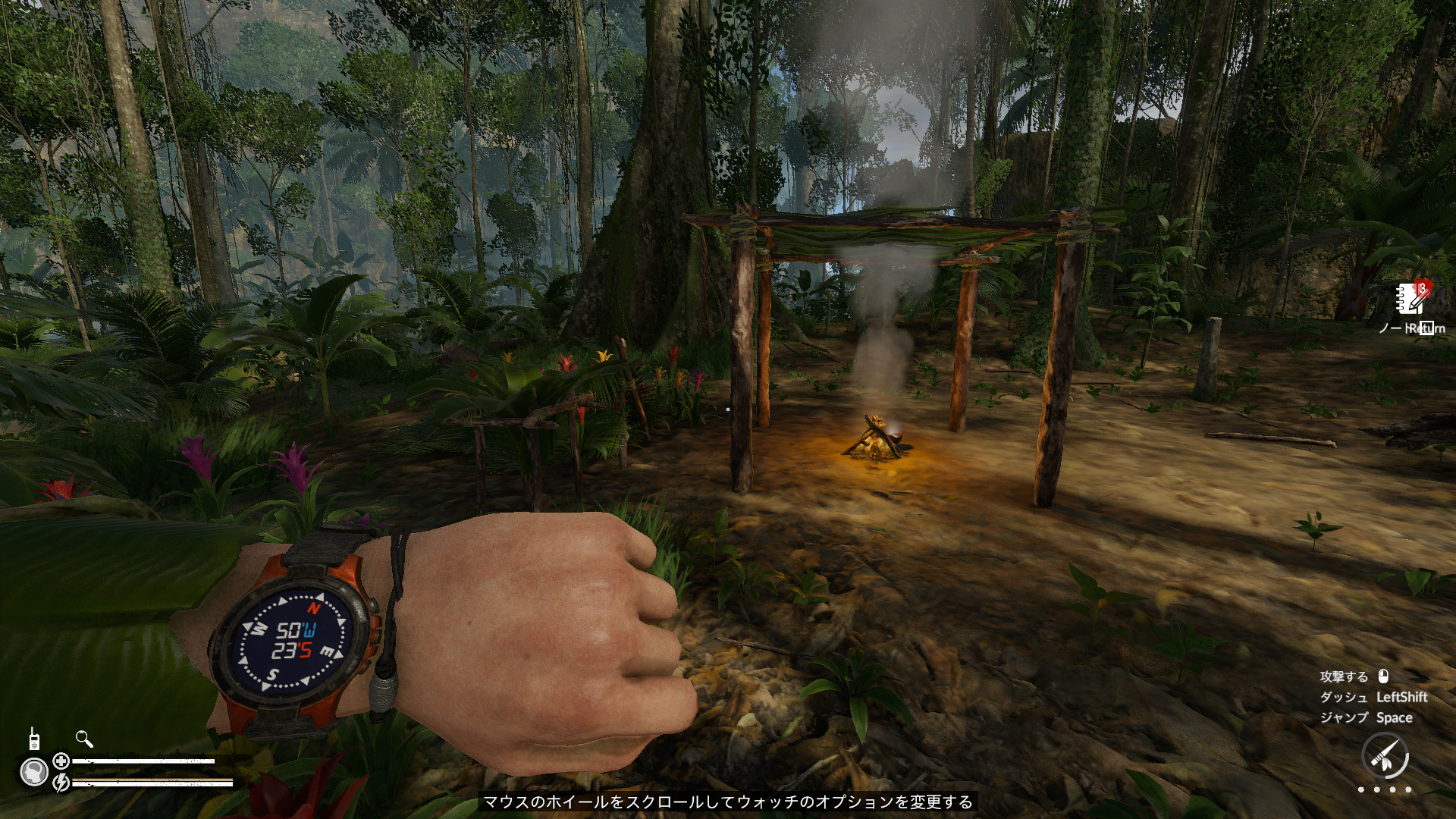Click the health plus icon
The width and height of the screenshot is (1456, 819).
click(x=61, y=761)
